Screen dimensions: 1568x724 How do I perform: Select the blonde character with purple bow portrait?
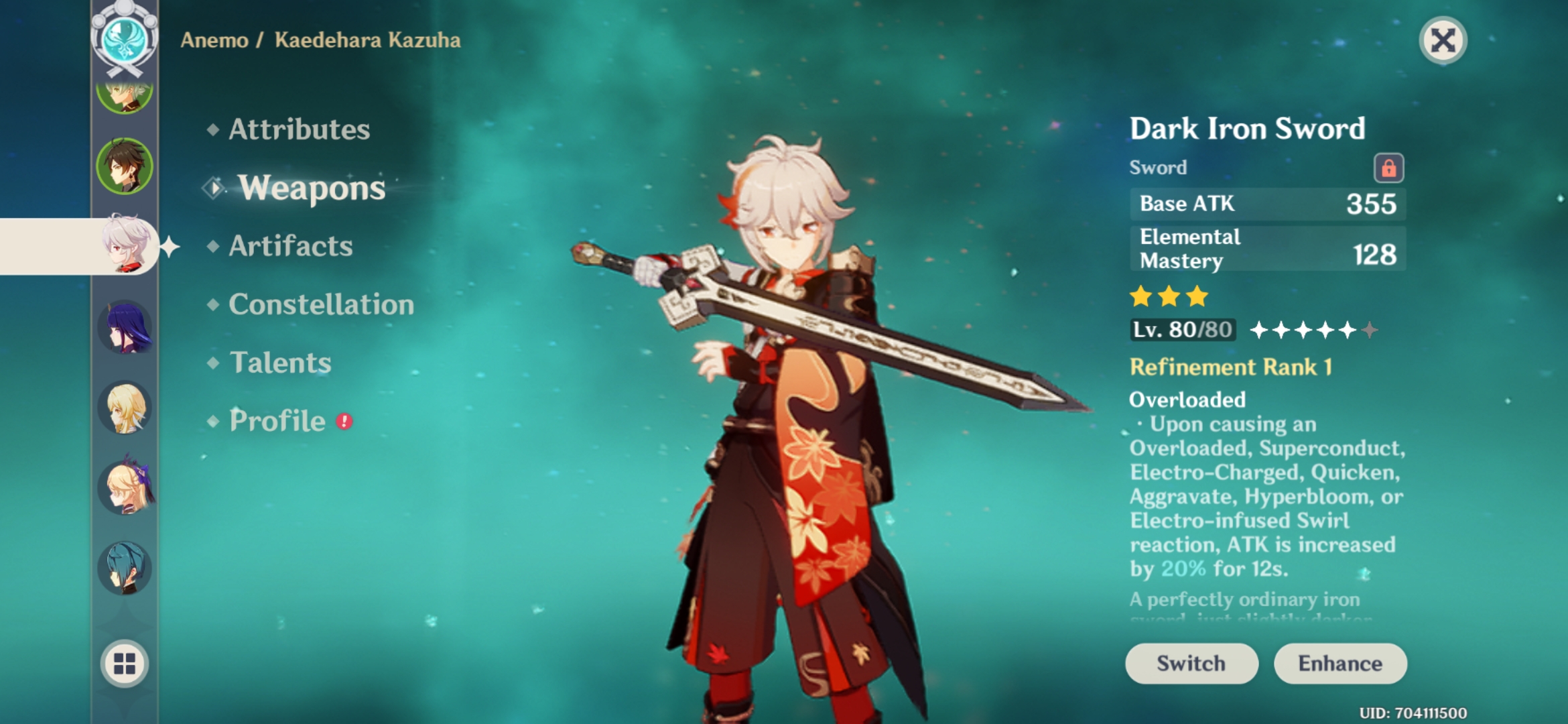[125, 481]
